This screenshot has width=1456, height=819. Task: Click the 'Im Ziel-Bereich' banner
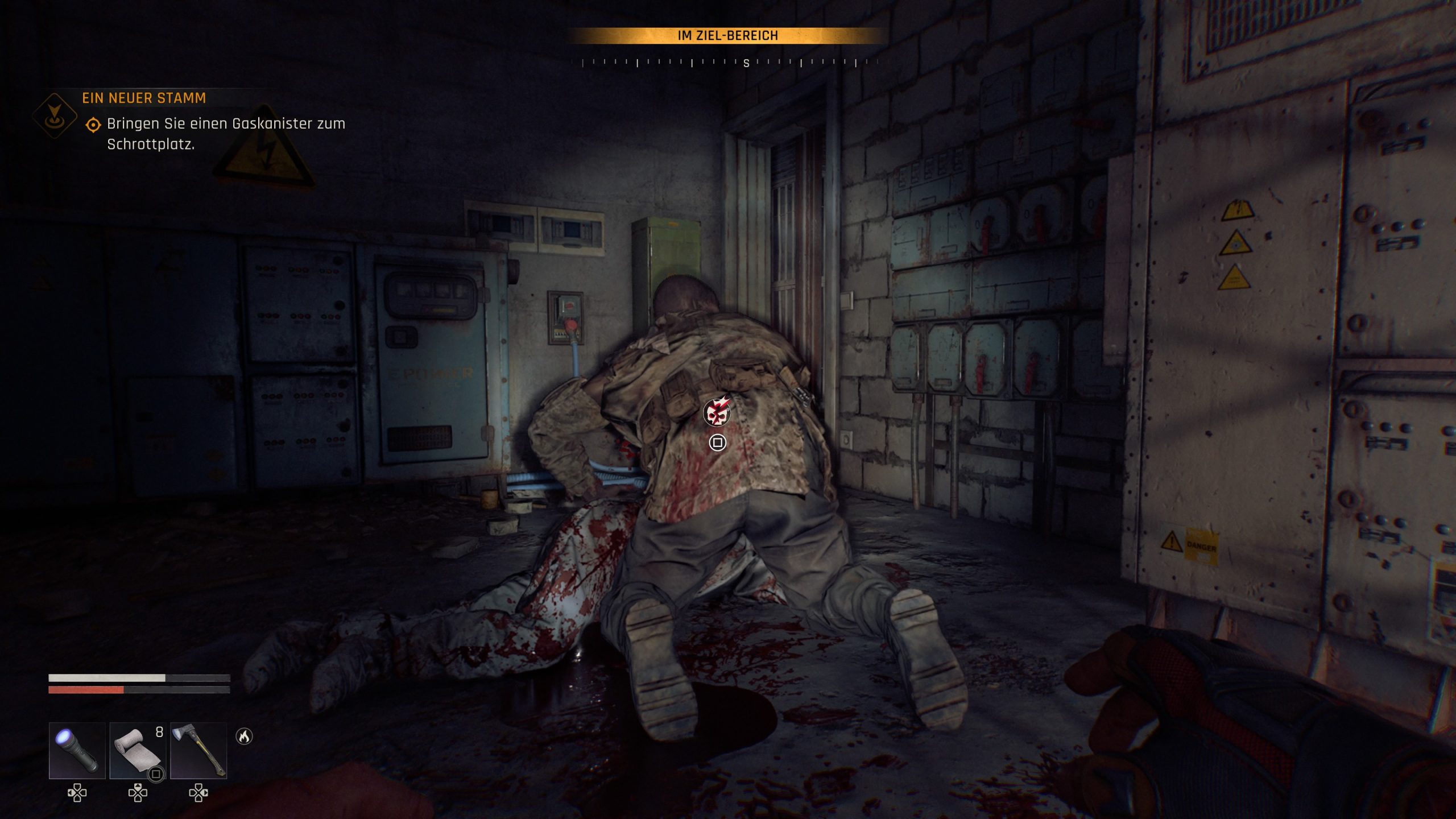727,36
